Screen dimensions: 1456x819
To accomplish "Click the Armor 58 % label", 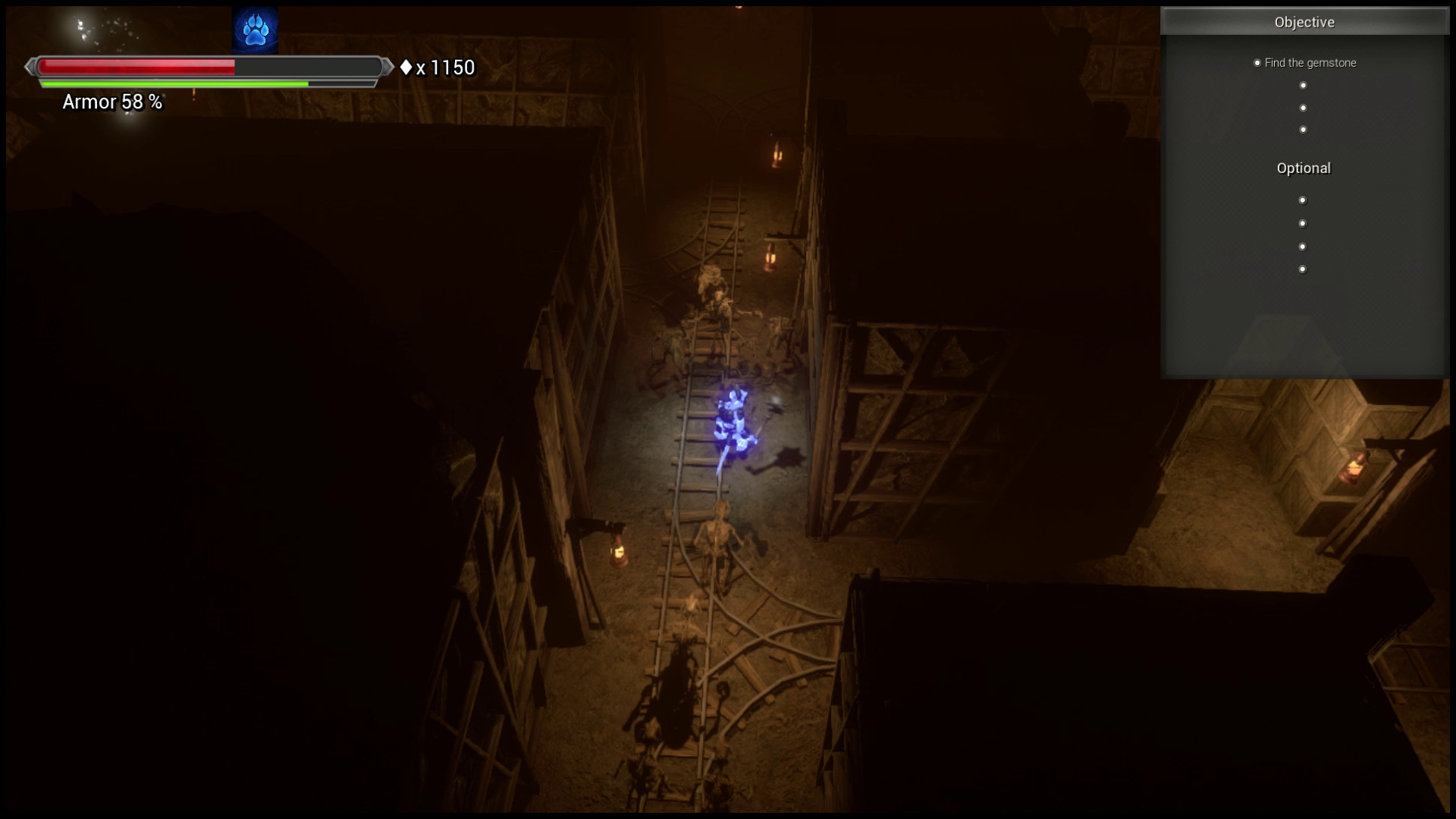I will click(111, 102).
